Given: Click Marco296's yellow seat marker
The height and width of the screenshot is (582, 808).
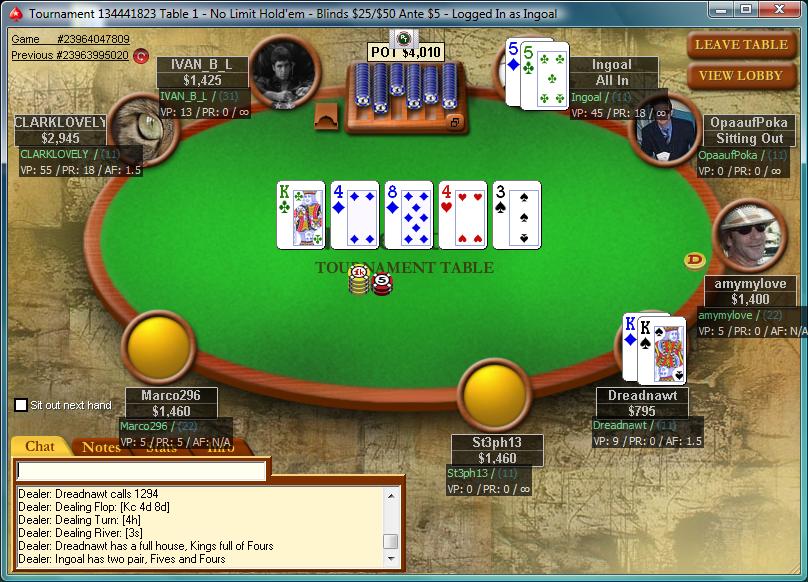Looking at the screenshot, I should pyautogui.click(x=157, y=346).
